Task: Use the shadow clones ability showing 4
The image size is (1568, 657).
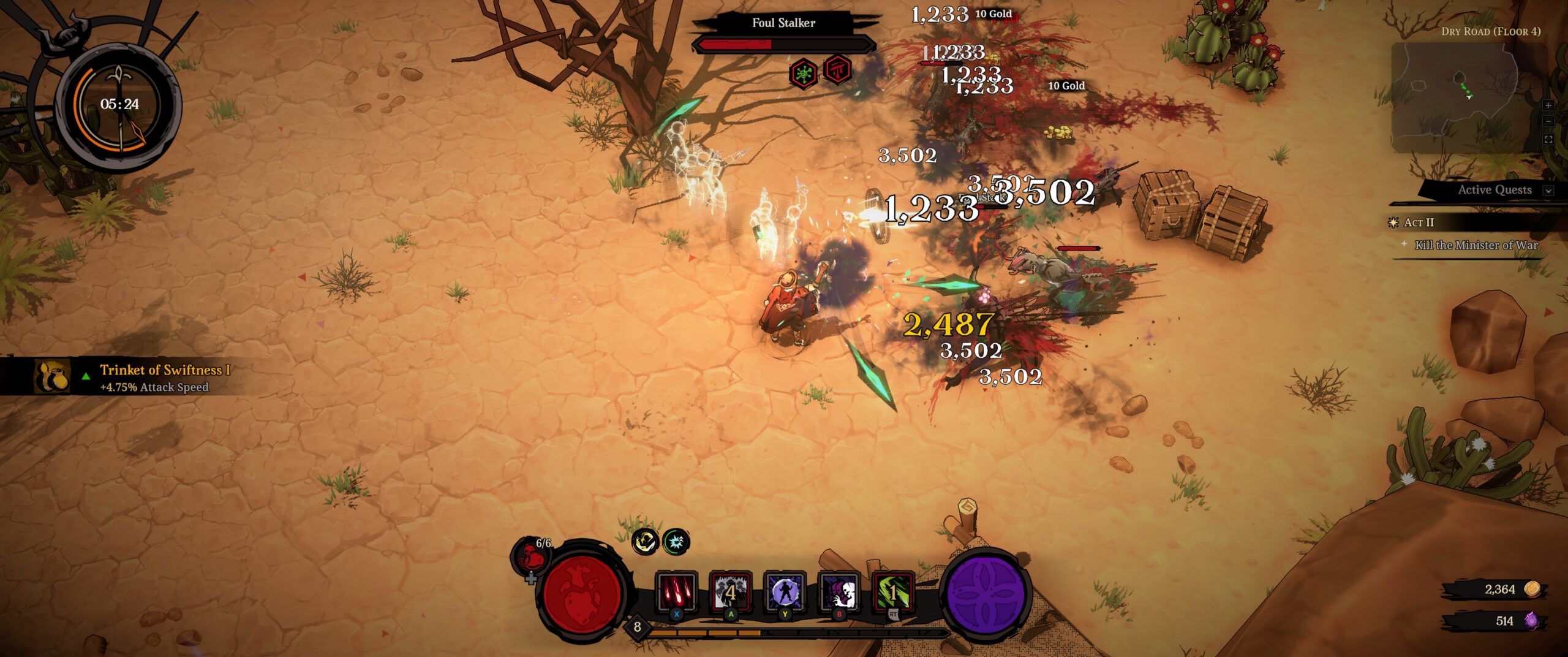Action: (730, 591)
